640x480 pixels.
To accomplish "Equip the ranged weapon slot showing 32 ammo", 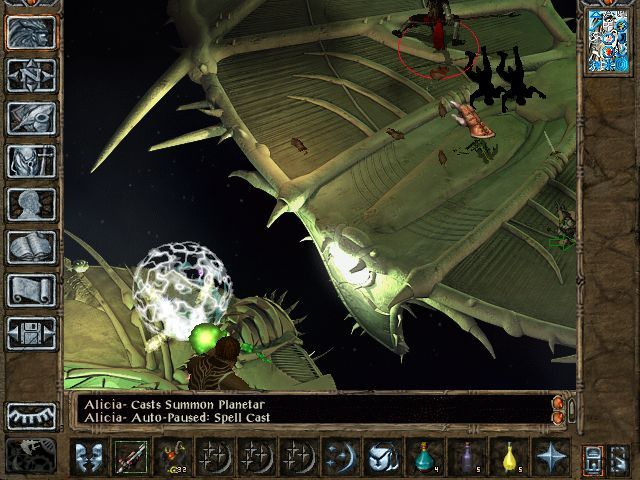I will [172, 457].
